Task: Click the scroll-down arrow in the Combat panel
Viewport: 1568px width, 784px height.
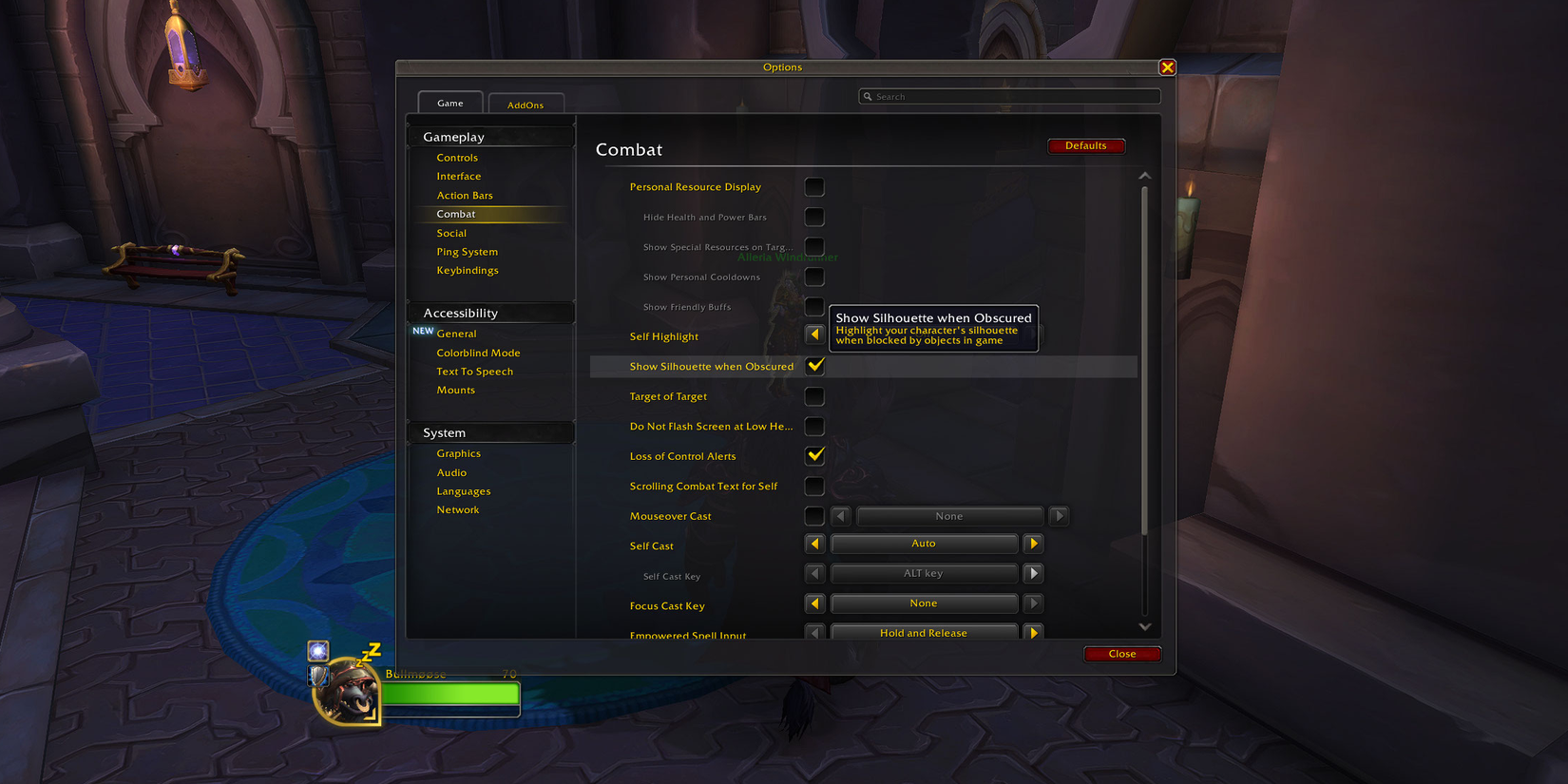Action: coord(1145,626)
